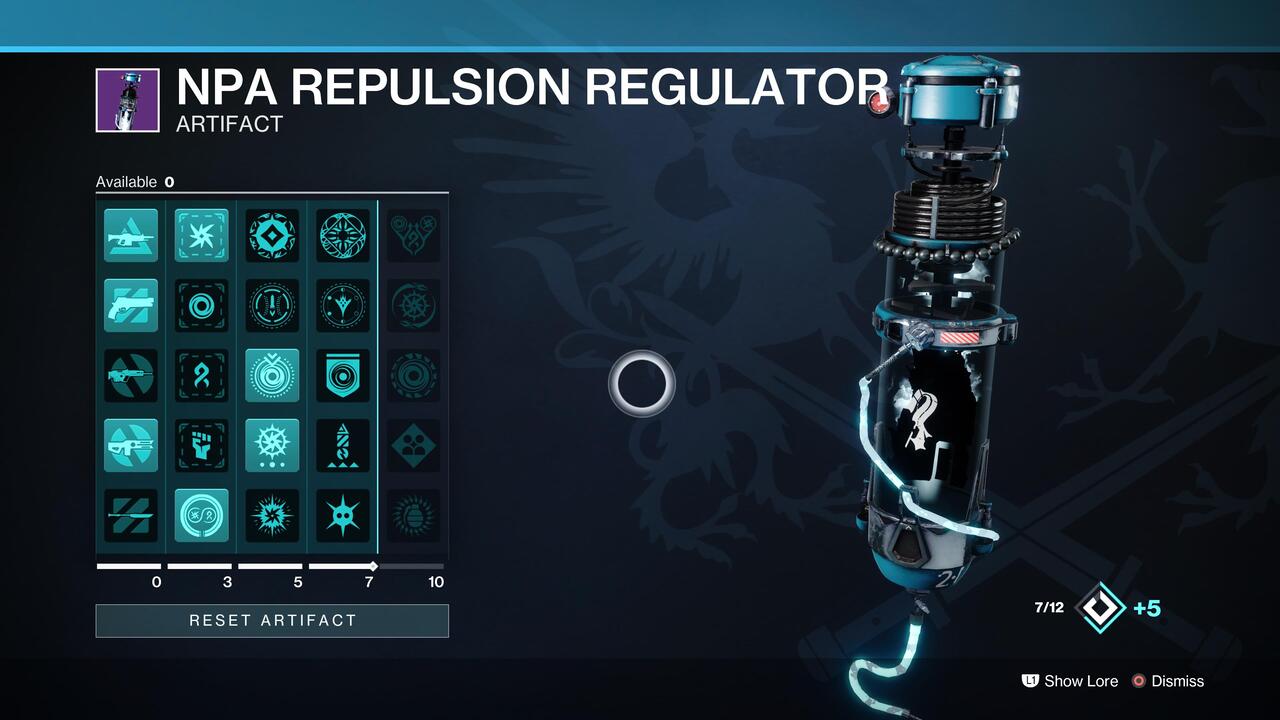Select the glaive weapon perk in bottom row
This screenshot has width=1280, height=720.
(130, 516)
